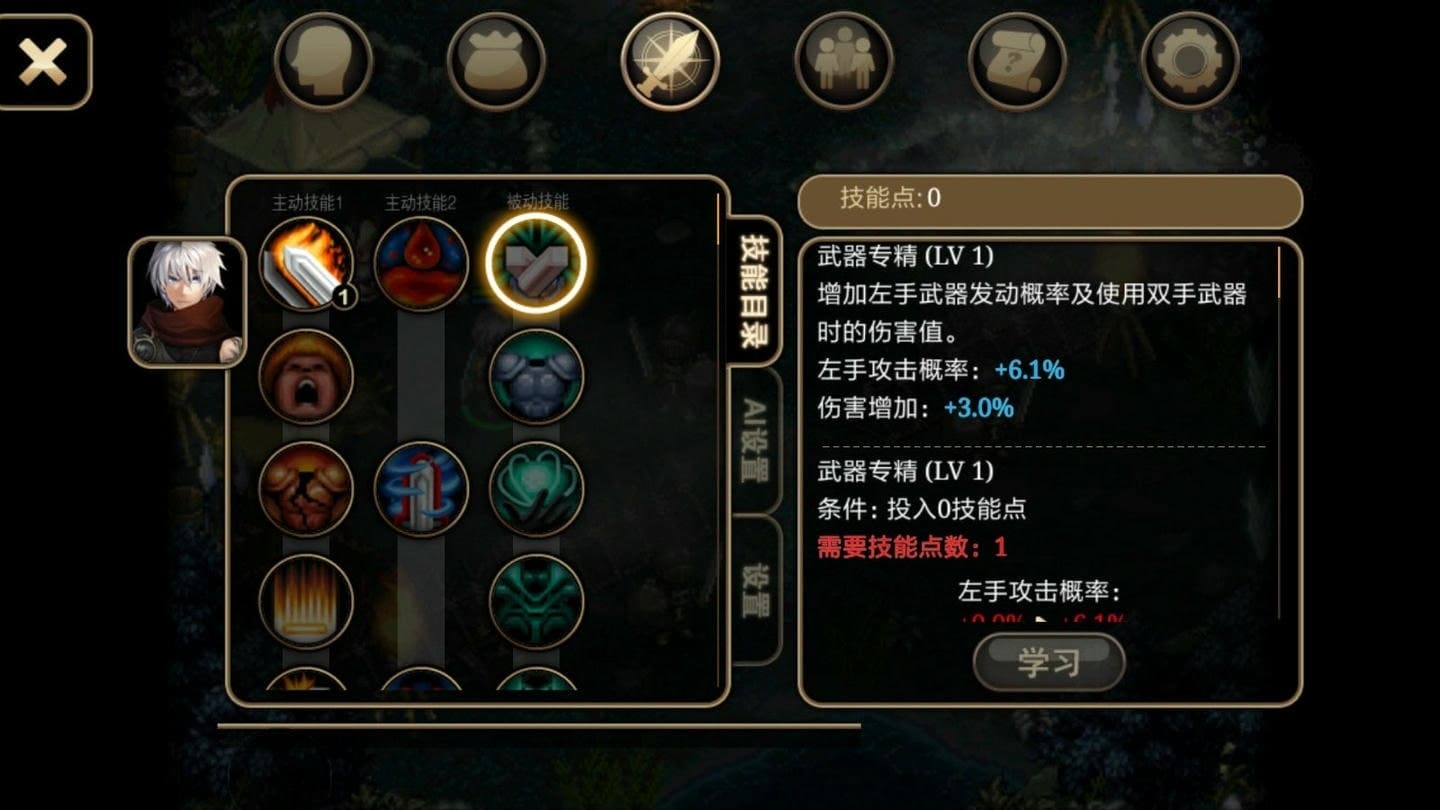
Task: Select the highlighted shield passive skill
Action: pos(535,263)
